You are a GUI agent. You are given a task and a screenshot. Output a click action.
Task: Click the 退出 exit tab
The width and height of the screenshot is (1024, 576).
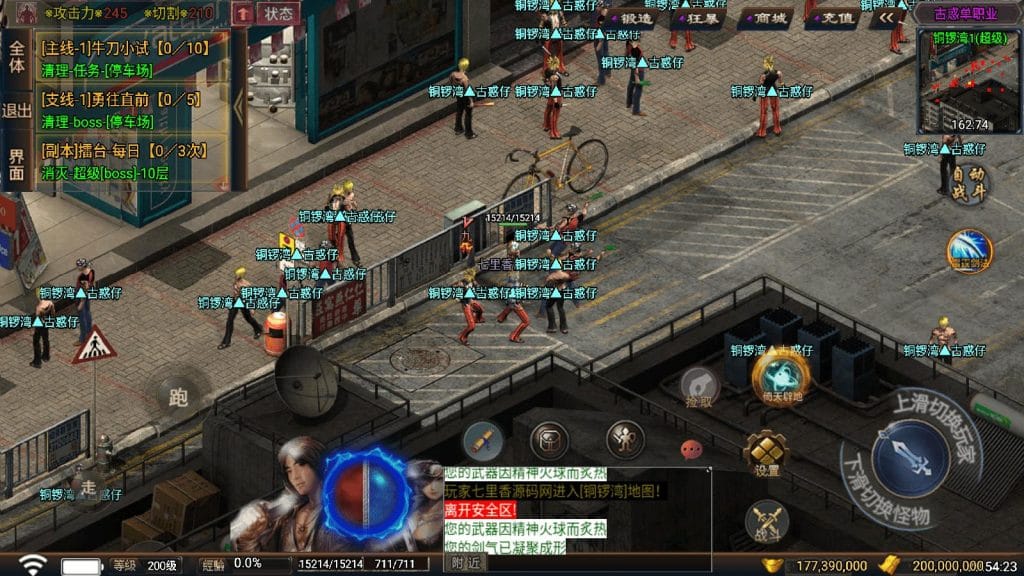pyautogui.click(x=16, y=110)
